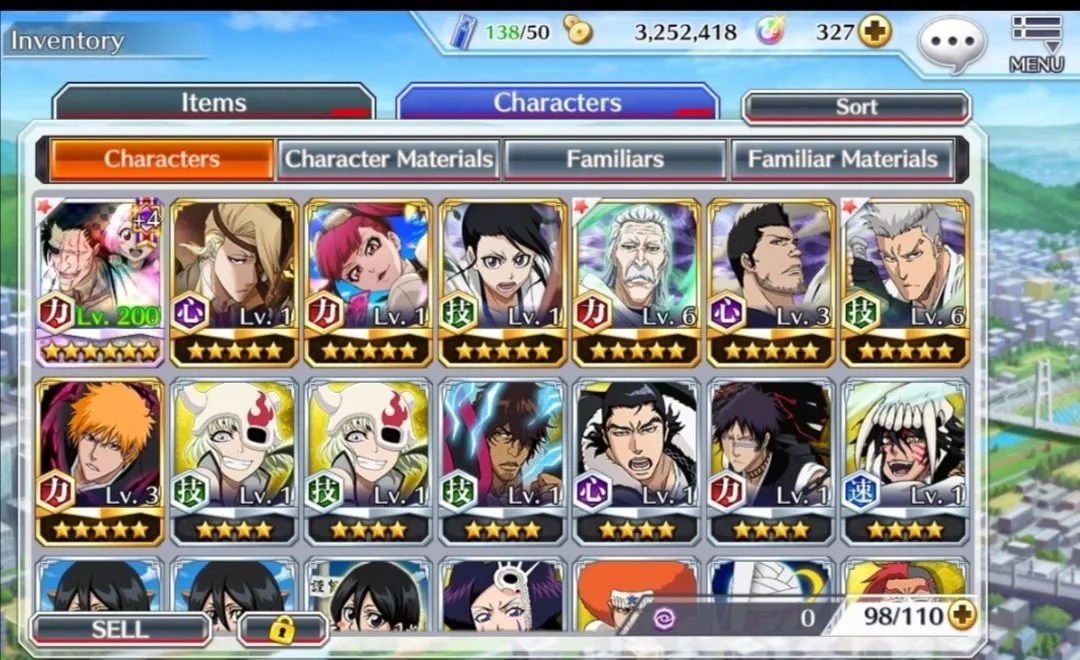The height and width of the screenshot is (660, 1080).
Task: Toggle the padlock lock button
Action: coord(282,629)
